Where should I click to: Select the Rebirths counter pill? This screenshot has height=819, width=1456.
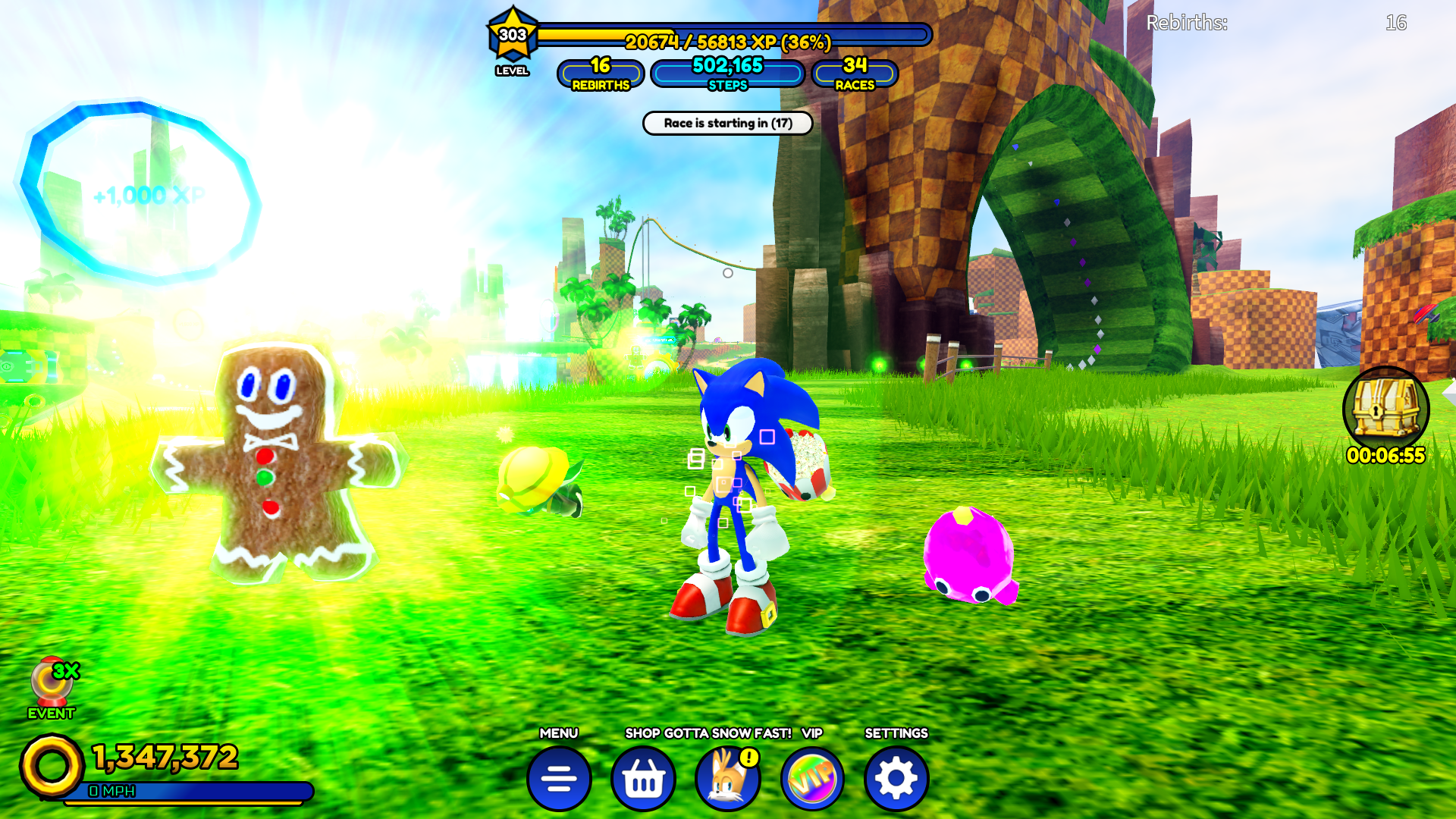[601, 74]
